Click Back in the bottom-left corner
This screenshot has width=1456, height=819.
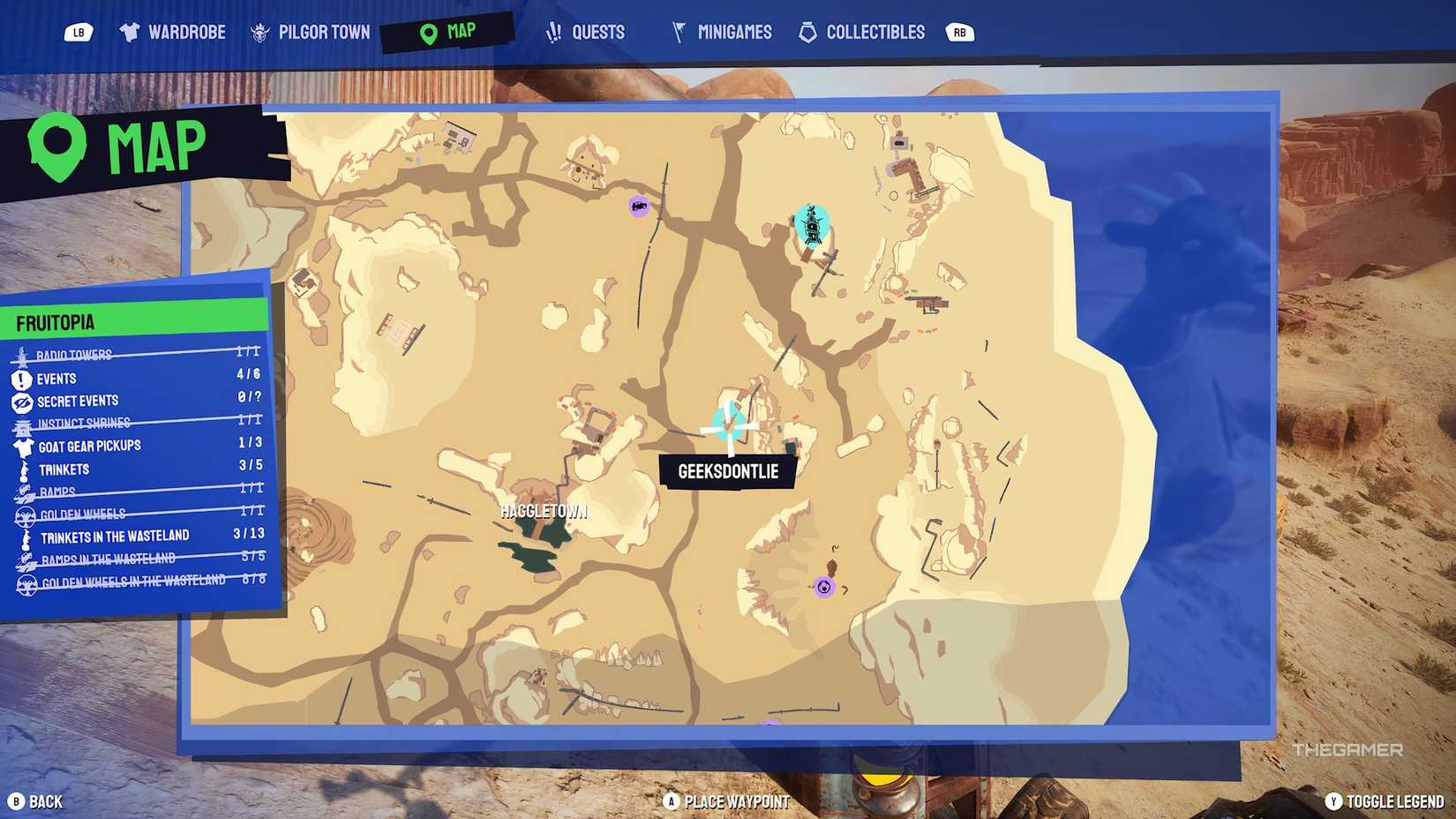[x=35, y=802]
